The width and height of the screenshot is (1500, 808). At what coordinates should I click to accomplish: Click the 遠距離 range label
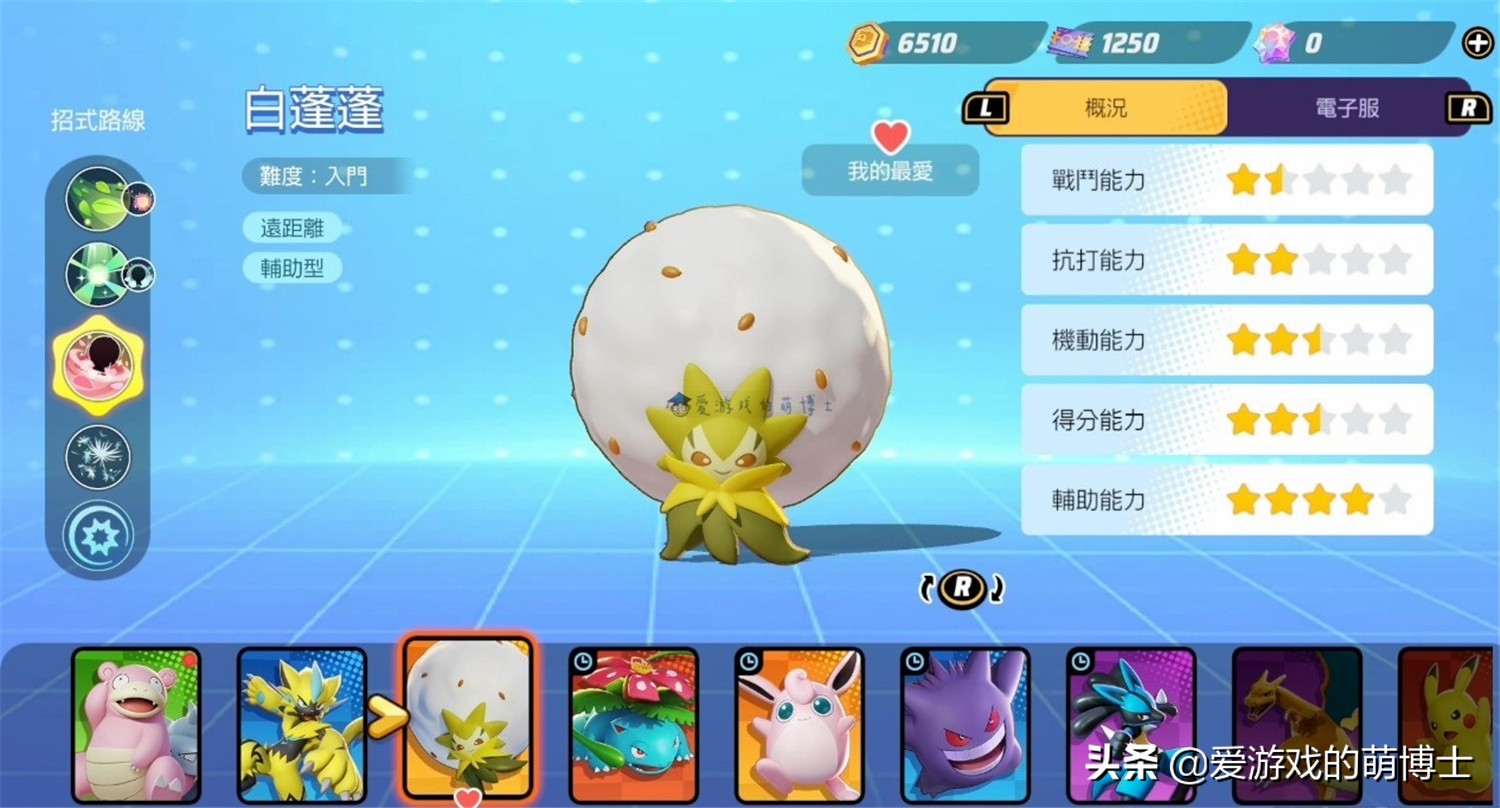292,228
